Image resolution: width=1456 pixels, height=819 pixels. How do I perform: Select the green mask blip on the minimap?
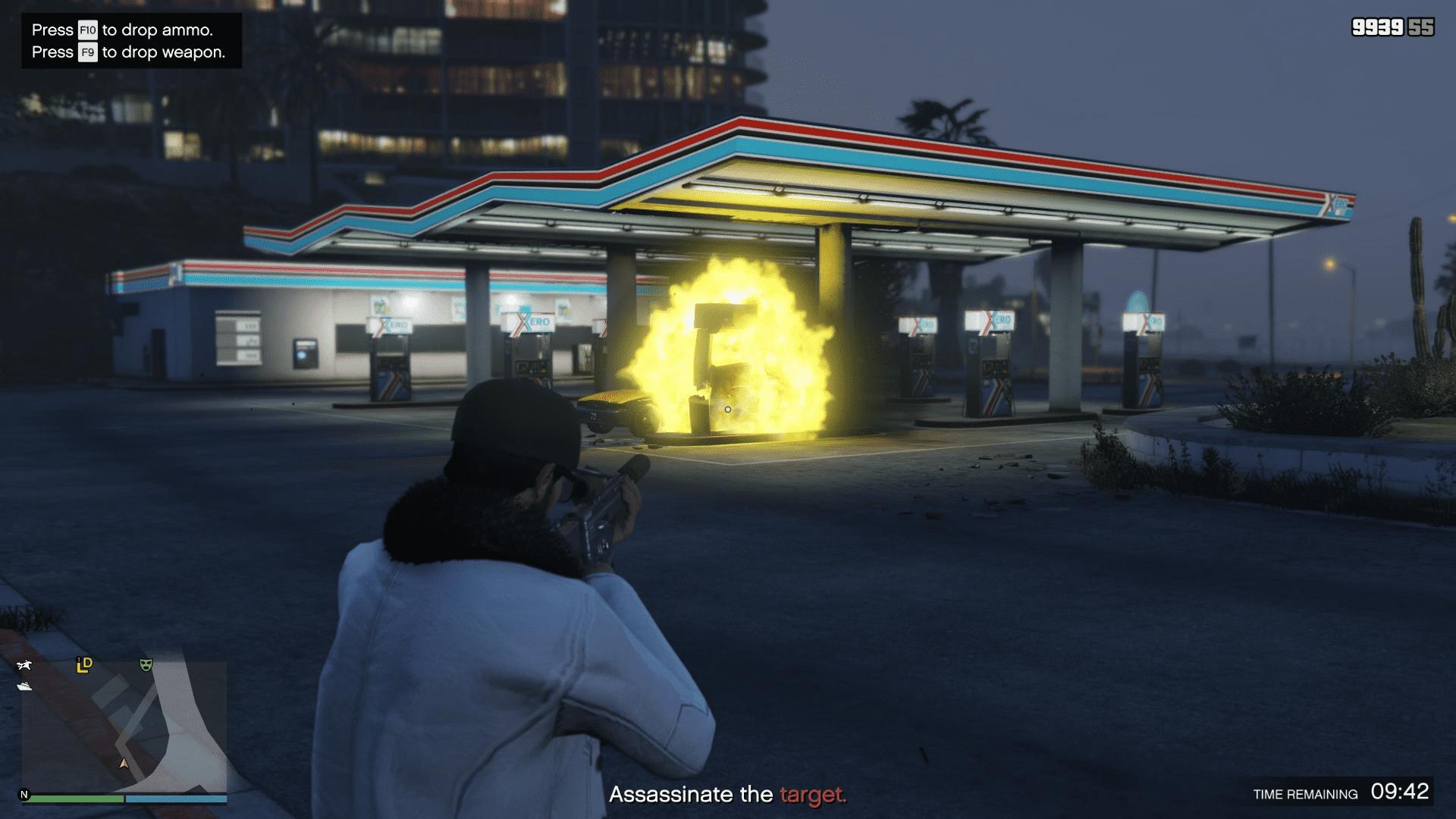point(146,665)
